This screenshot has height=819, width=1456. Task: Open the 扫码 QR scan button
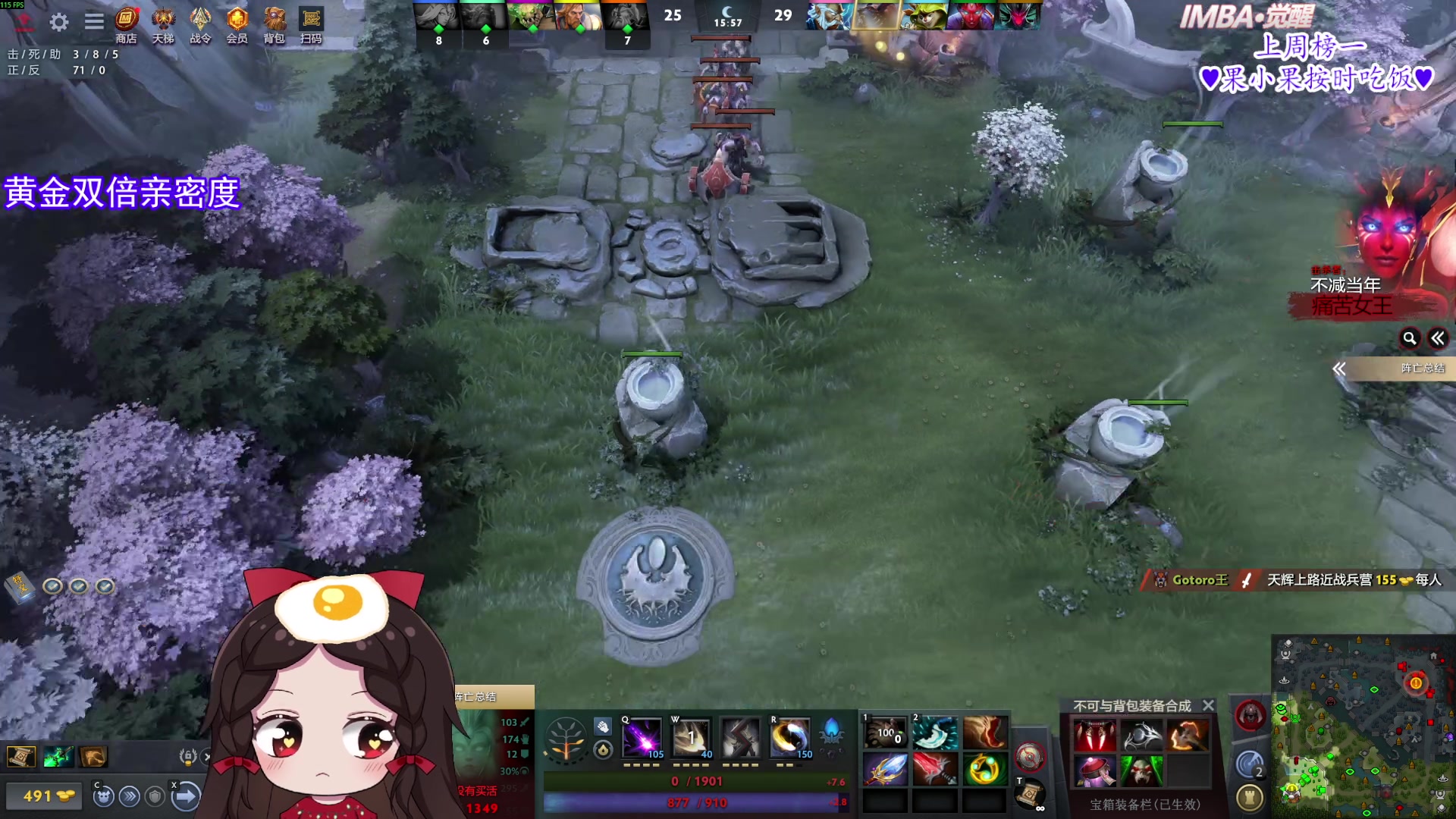[x=311, y=24]
